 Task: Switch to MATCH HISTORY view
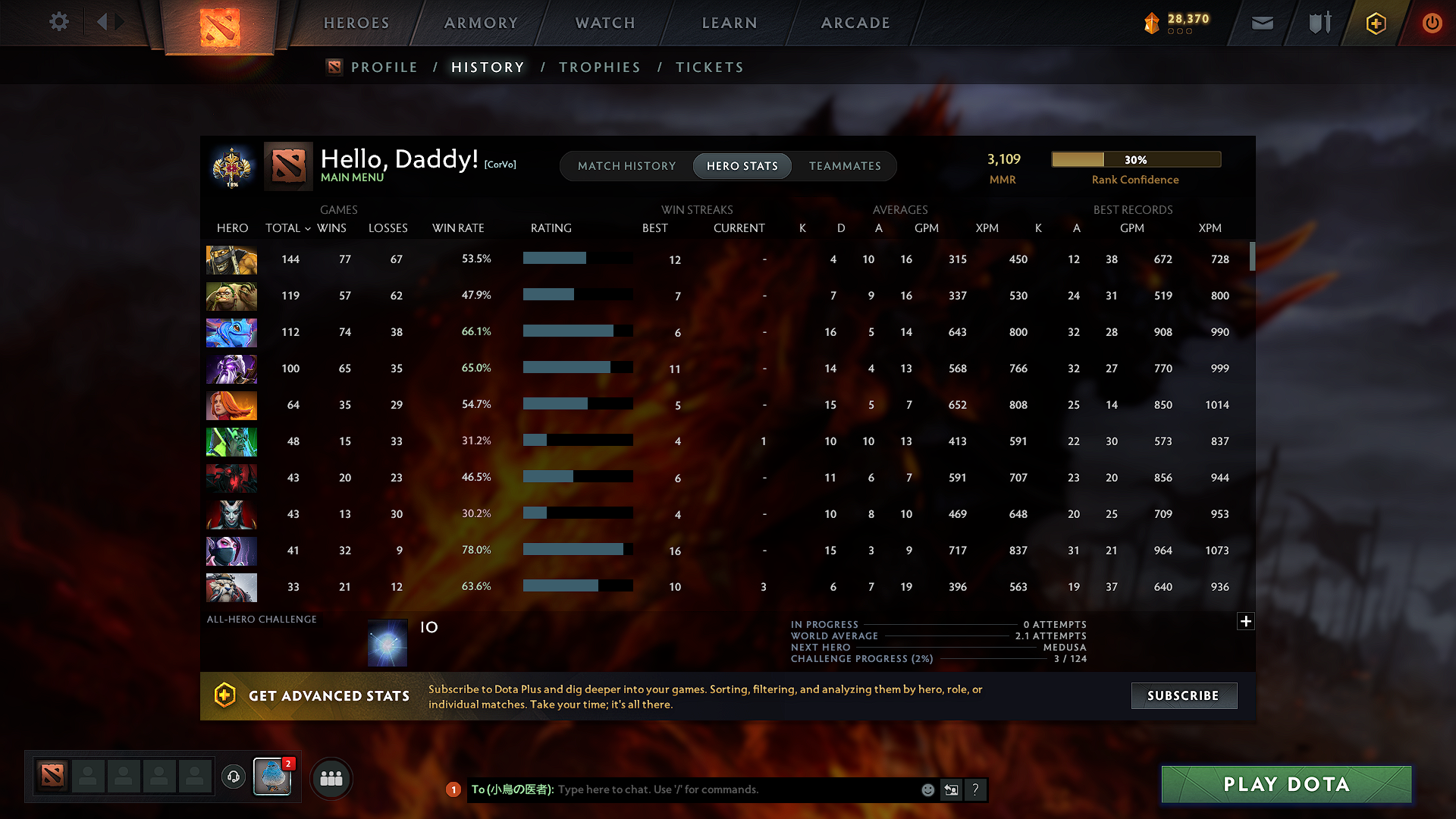pos(626,166)
